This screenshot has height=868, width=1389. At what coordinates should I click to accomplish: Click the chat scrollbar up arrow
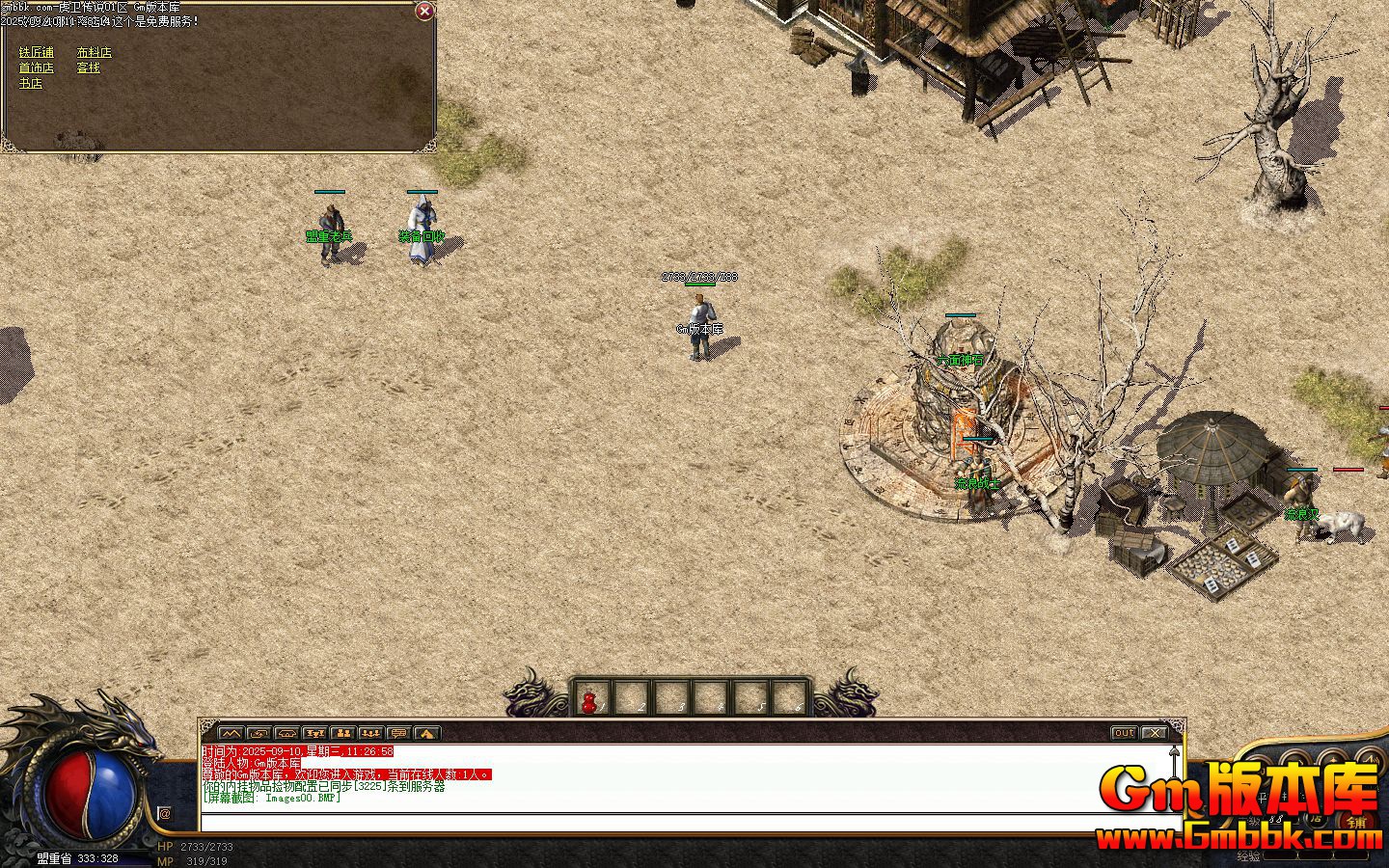(x=1174, y=750)
